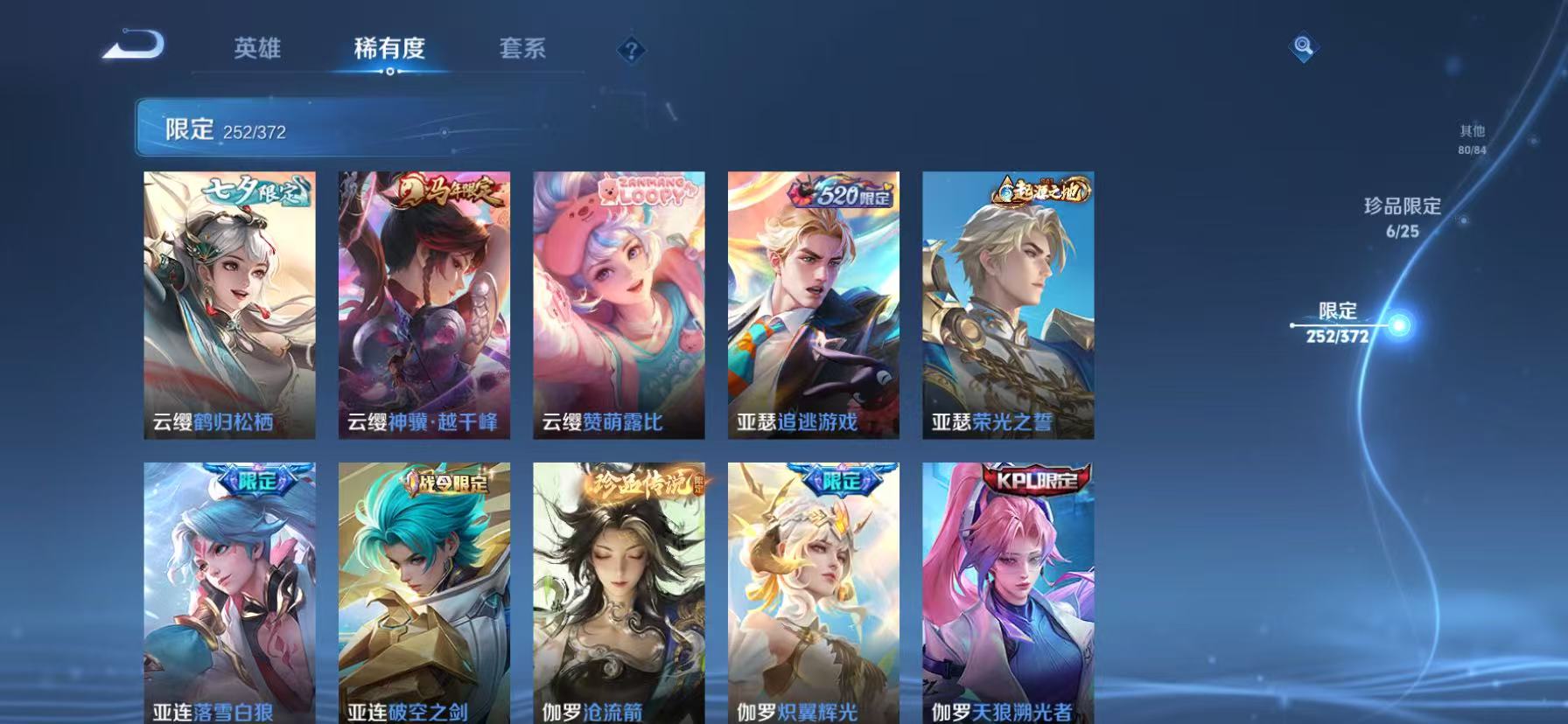
Task: Select the 伽罗炽翼辉光 skin thumbnail
Action: (811, 595)
